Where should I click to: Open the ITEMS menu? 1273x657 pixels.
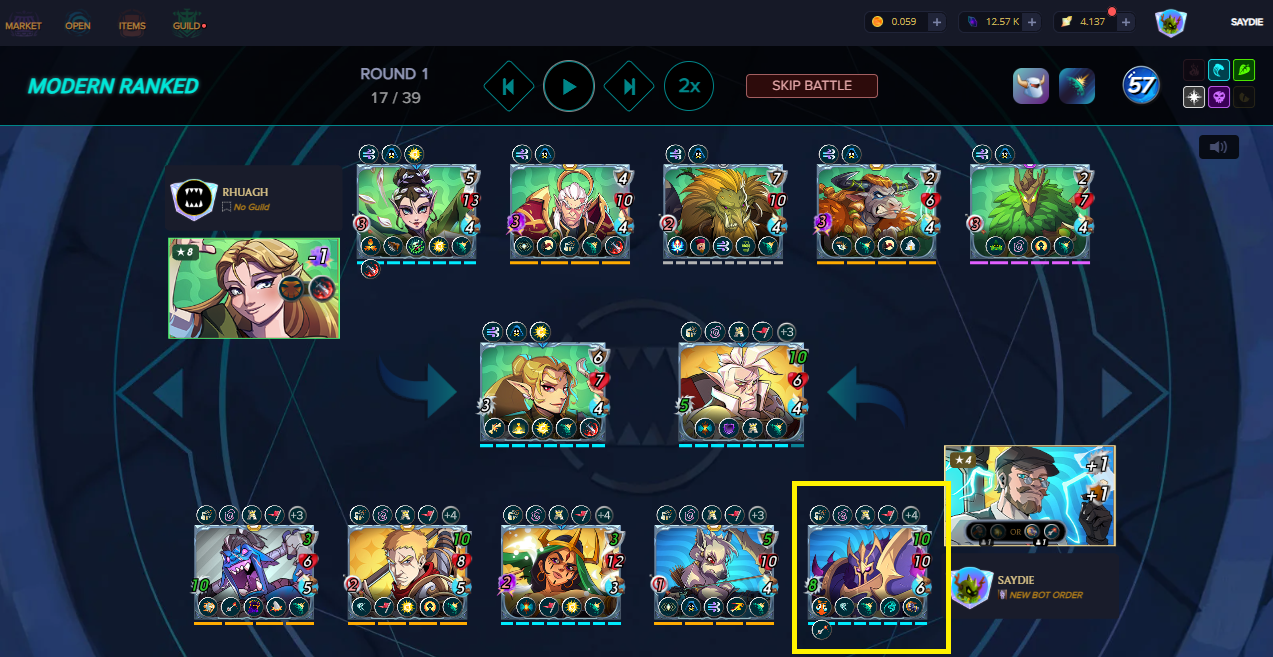132,25
